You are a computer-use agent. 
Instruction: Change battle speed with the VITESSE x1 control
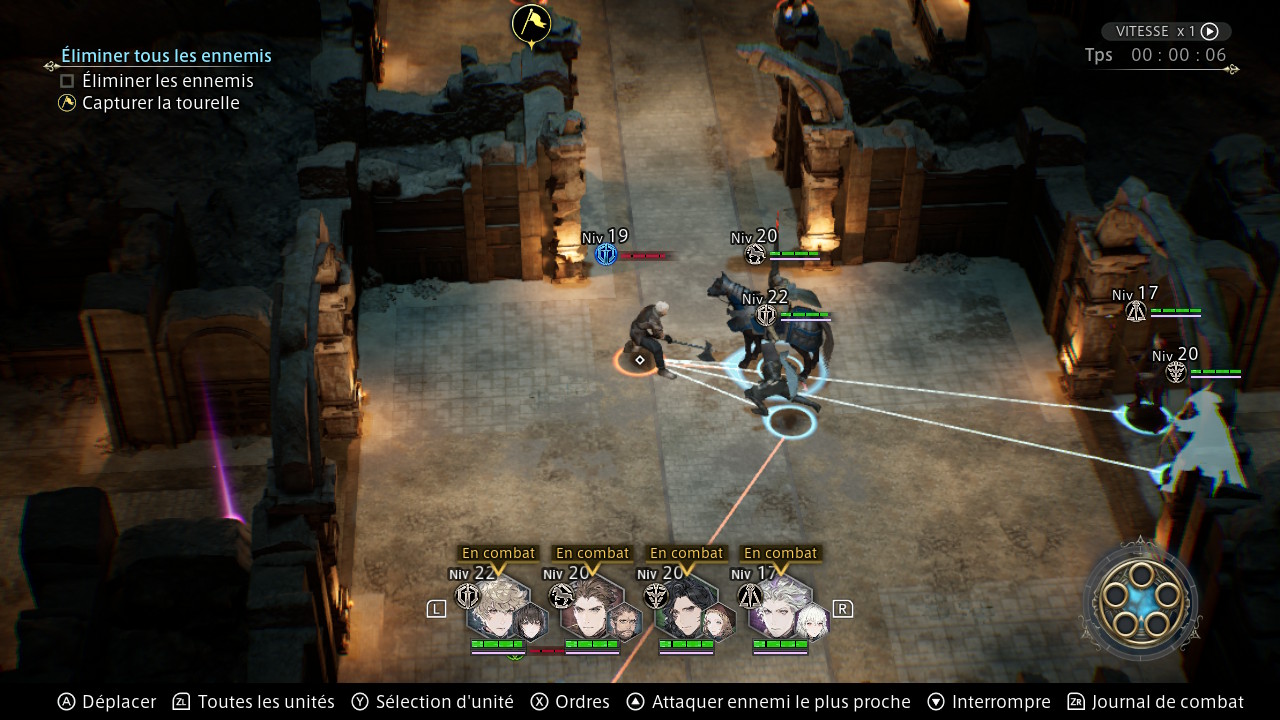coord(1166,31)
